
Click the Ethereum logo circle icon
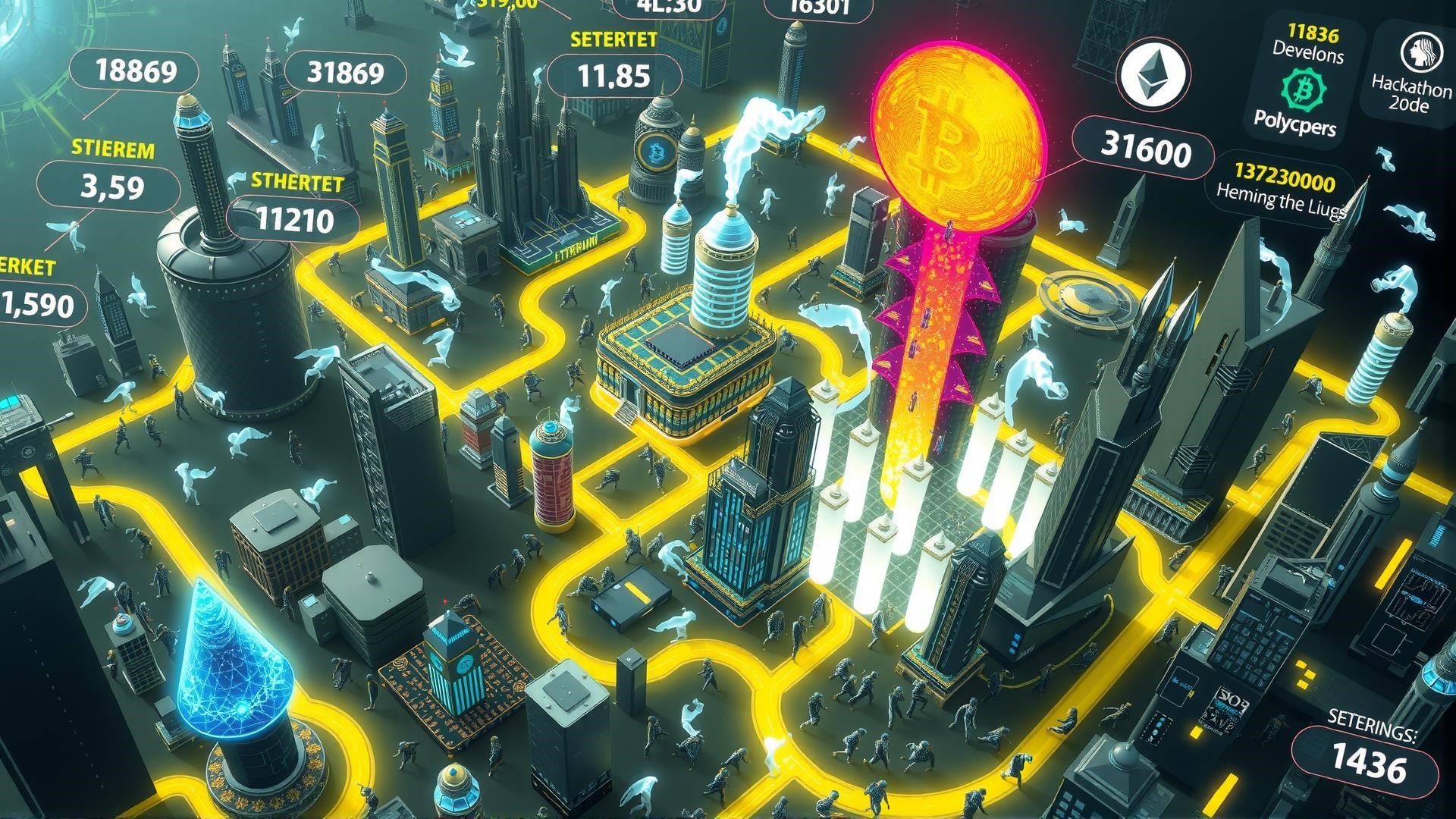[x=1151, y=75]
